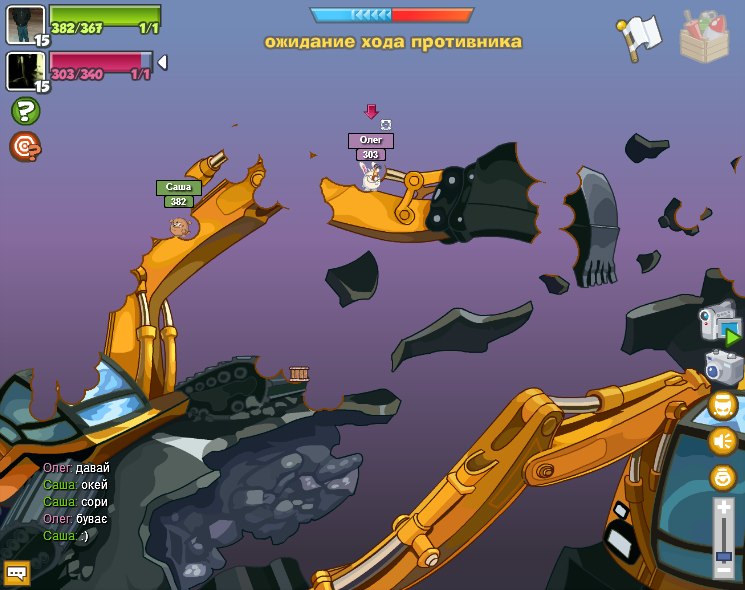745x590 pixels.
Task: Toggle sound with the speaker button
Action: (722, 441)
